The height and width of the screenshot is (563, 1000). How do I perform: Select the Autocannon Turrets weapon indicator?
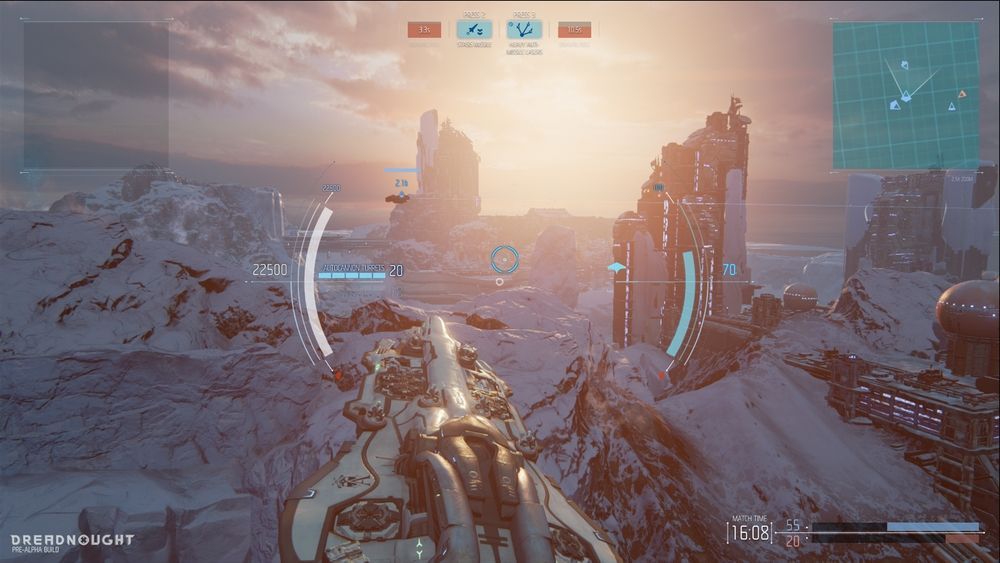tap(352, 270)
